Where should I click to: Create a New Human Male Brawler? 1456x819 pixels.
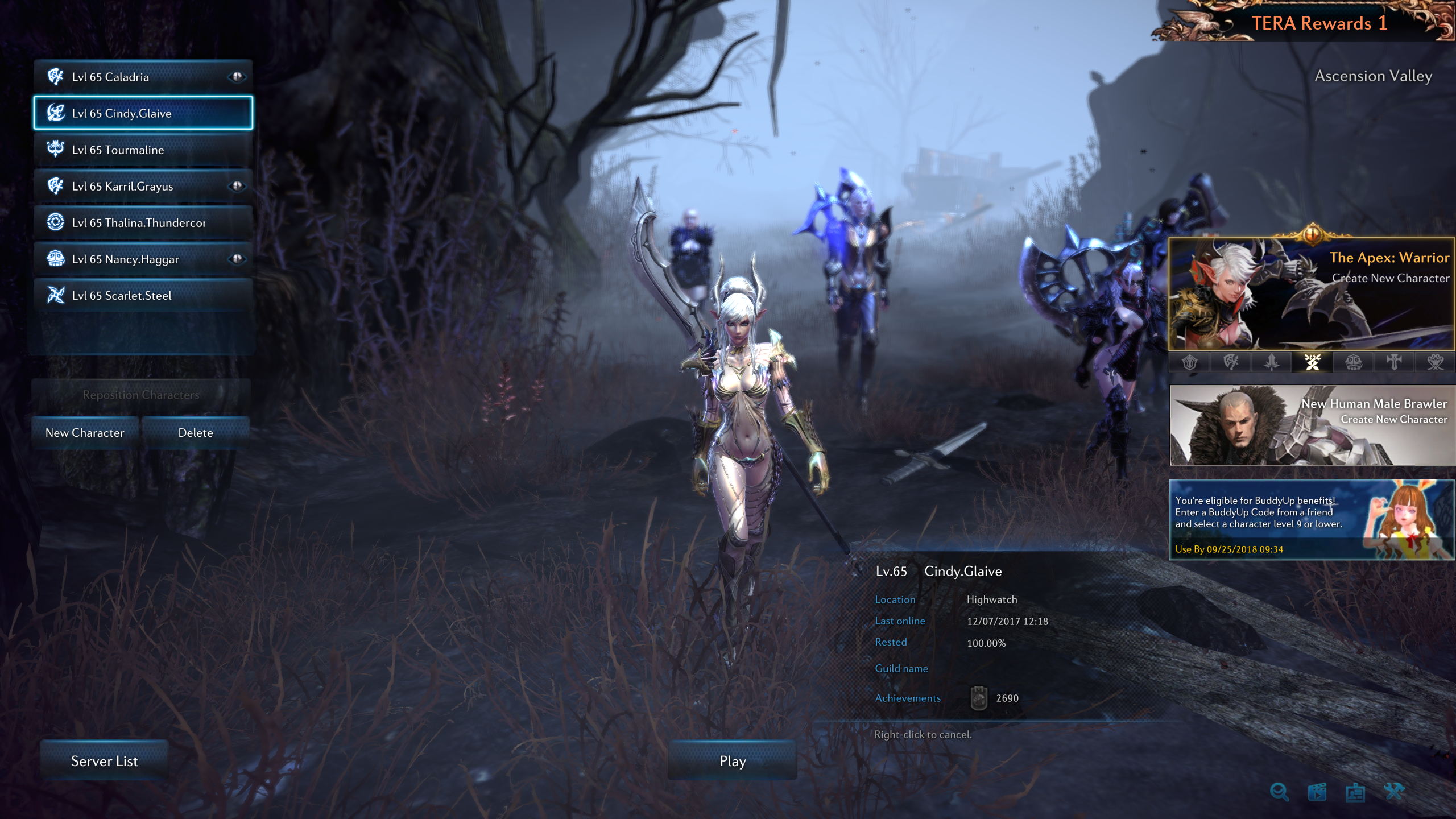tap(1312, 425)
